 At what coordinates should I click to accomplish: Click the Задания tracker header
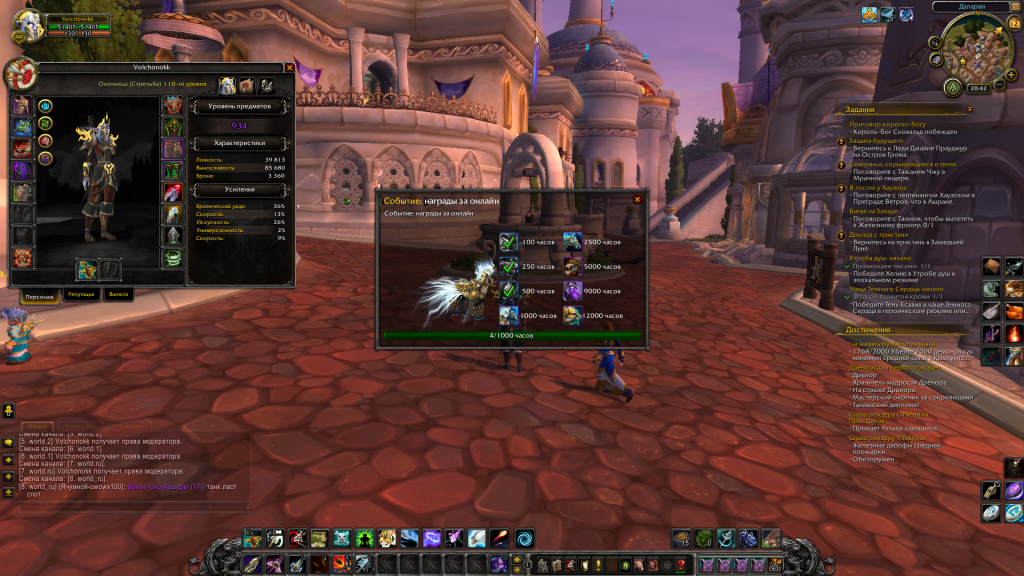pyautogui.click(x=860, y=109)
